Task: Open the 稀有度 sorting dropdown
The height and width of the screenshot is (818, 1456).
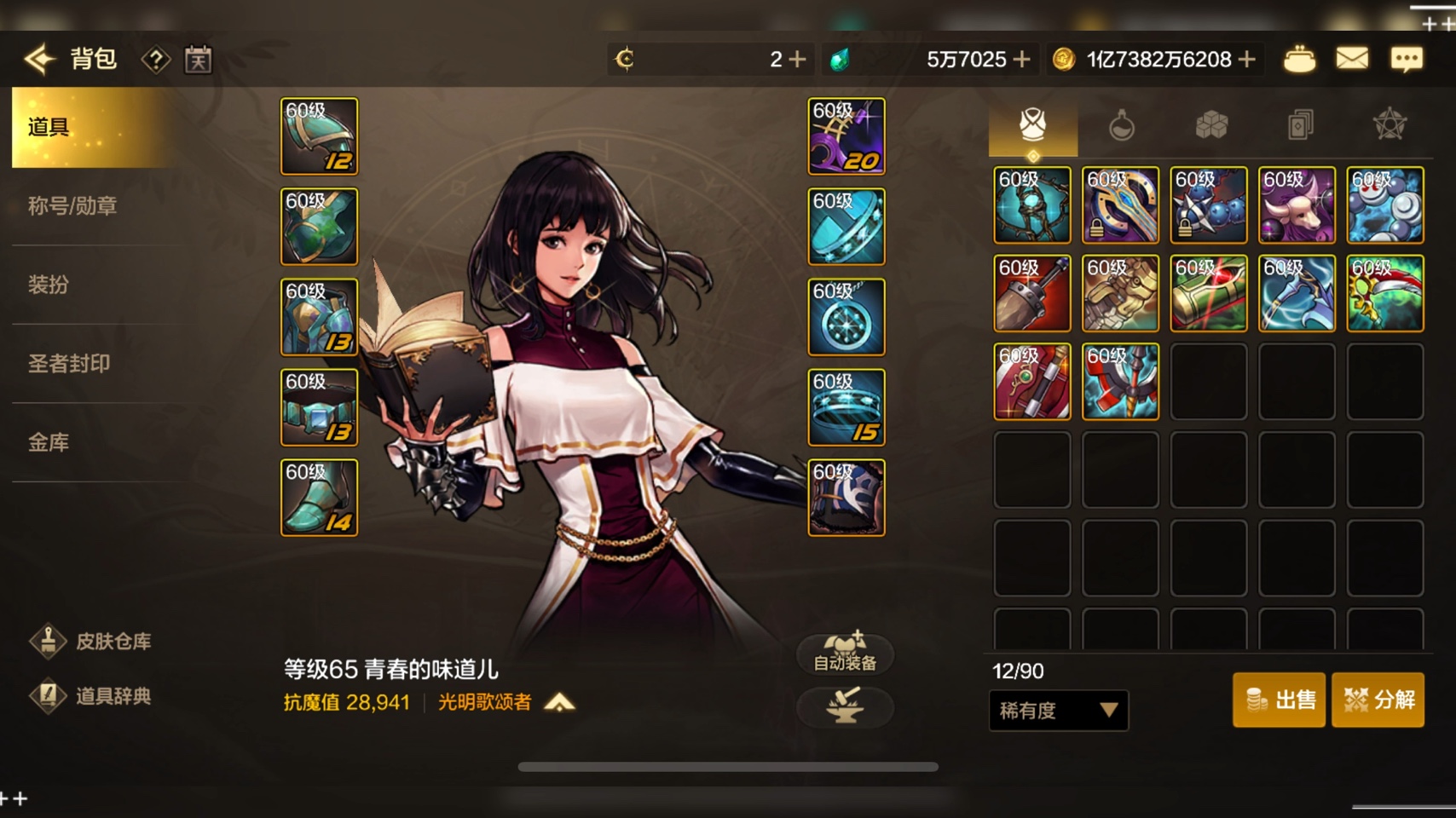Action: tap(1058, 710)
